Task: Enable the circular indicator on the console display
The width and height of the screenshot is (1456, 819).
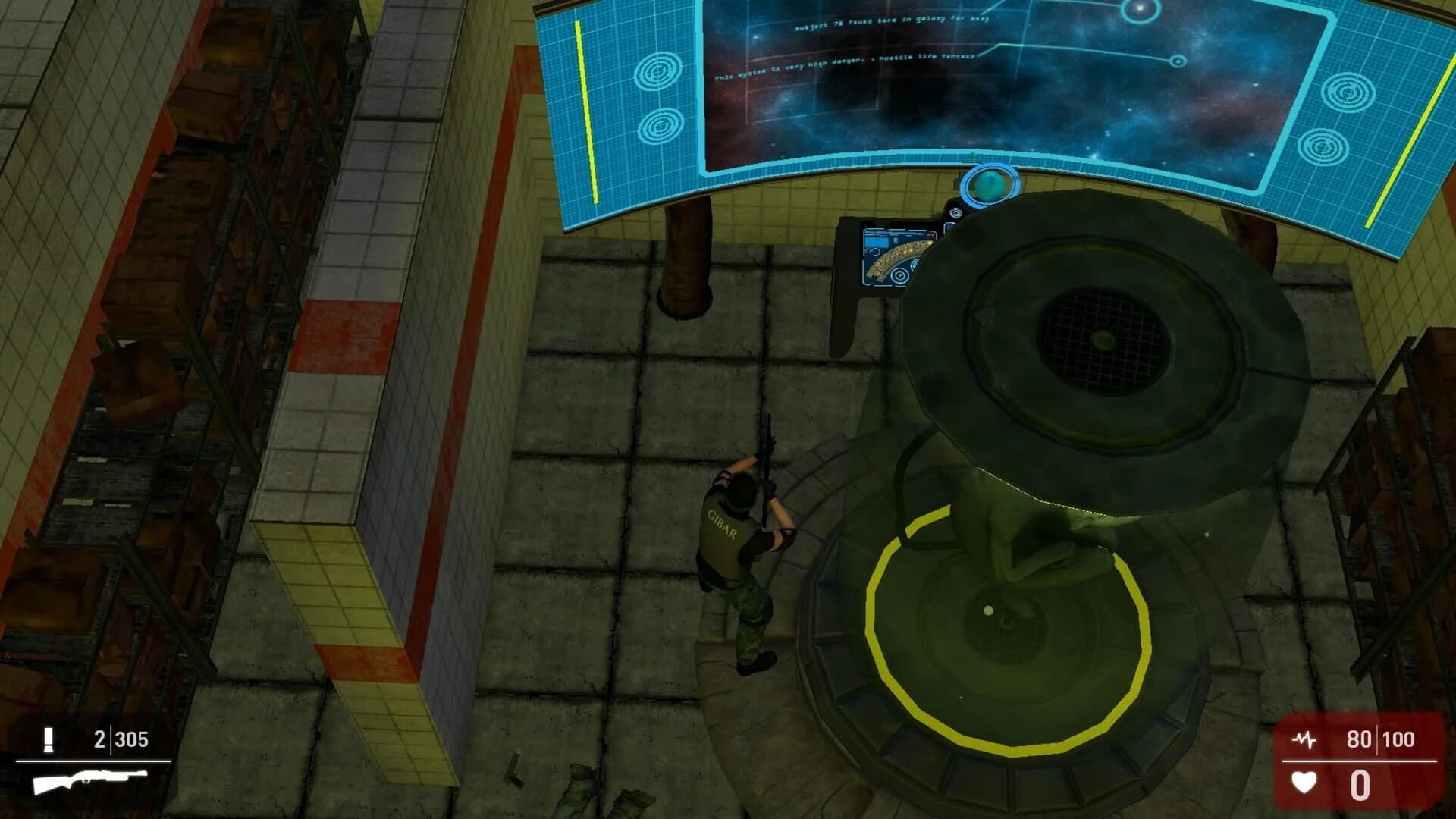Action: tap(915, 265)
